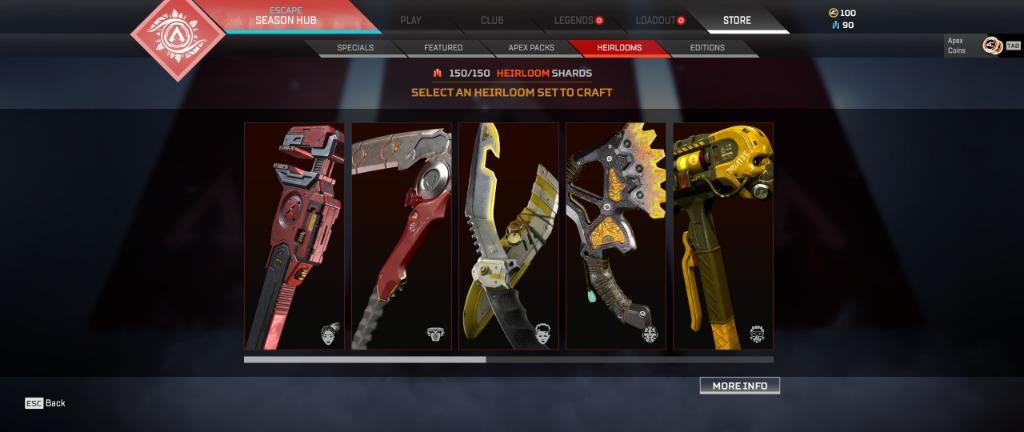Pick the yellow butterfly knife heirloom
Image resolution: width=1024 pixels, height=432 pixels.
[x=508, y=236]
